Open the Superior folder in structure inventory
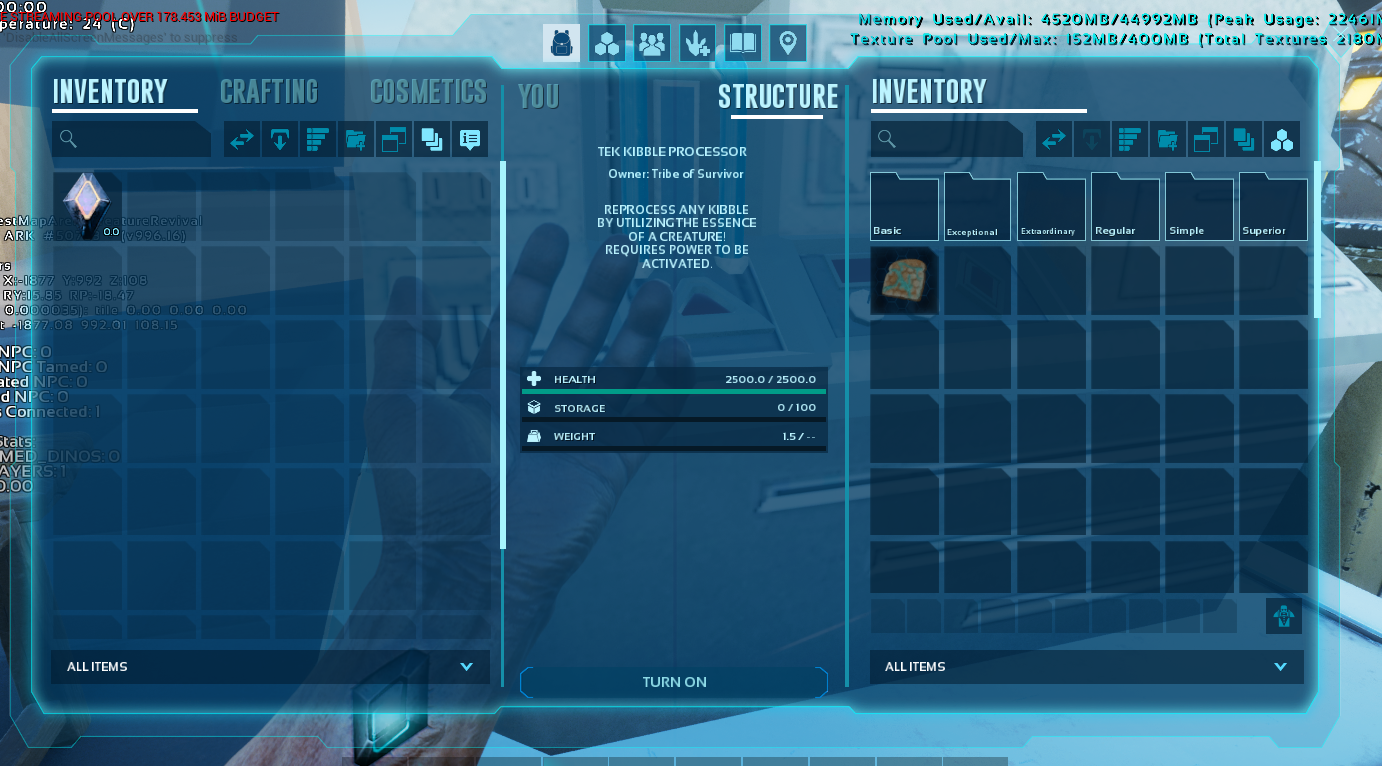The width and height of the screenshot is (1382, 766). point(1273,206)
